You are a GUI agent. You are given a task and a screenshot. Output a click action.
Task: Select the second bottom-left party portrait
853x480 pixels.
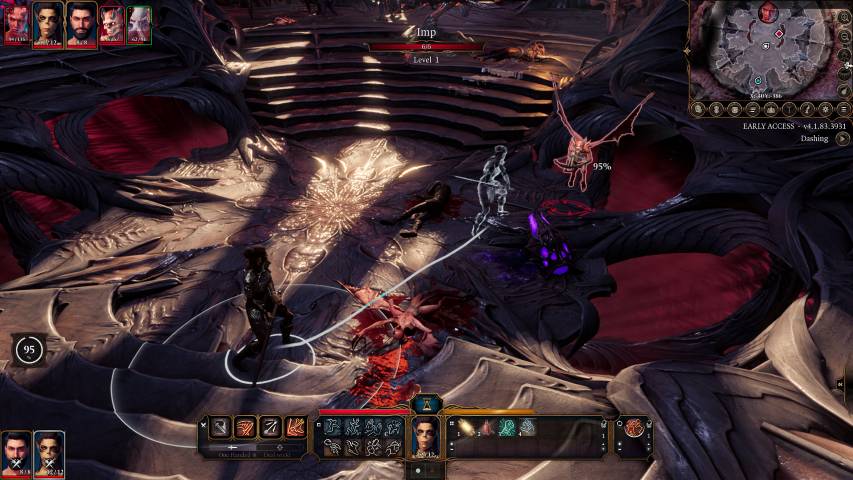click(49, 454)
